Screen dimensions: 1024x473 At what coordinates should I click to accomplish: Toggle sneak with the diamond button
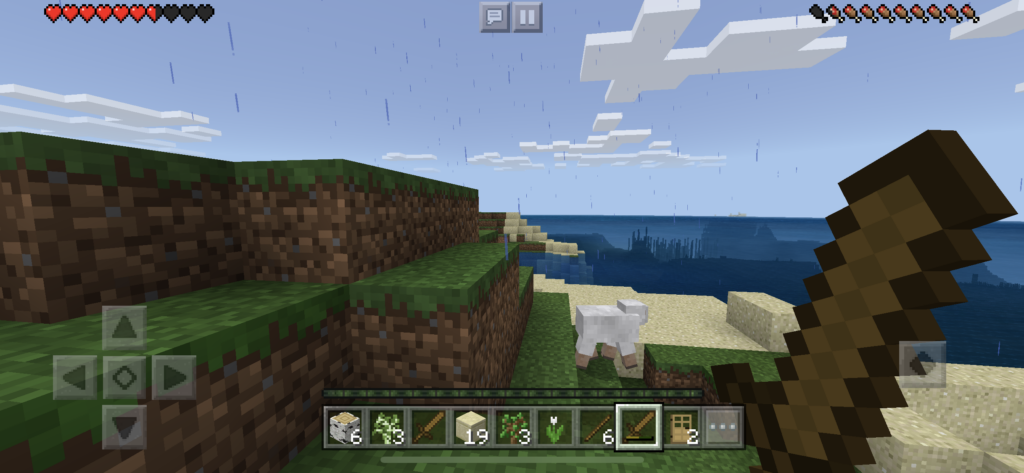click(124, 377)
